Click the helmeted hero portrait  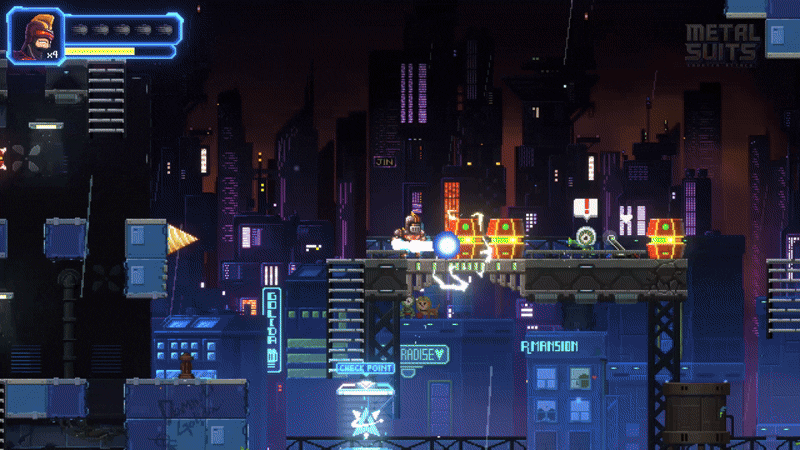click(34, 34)
